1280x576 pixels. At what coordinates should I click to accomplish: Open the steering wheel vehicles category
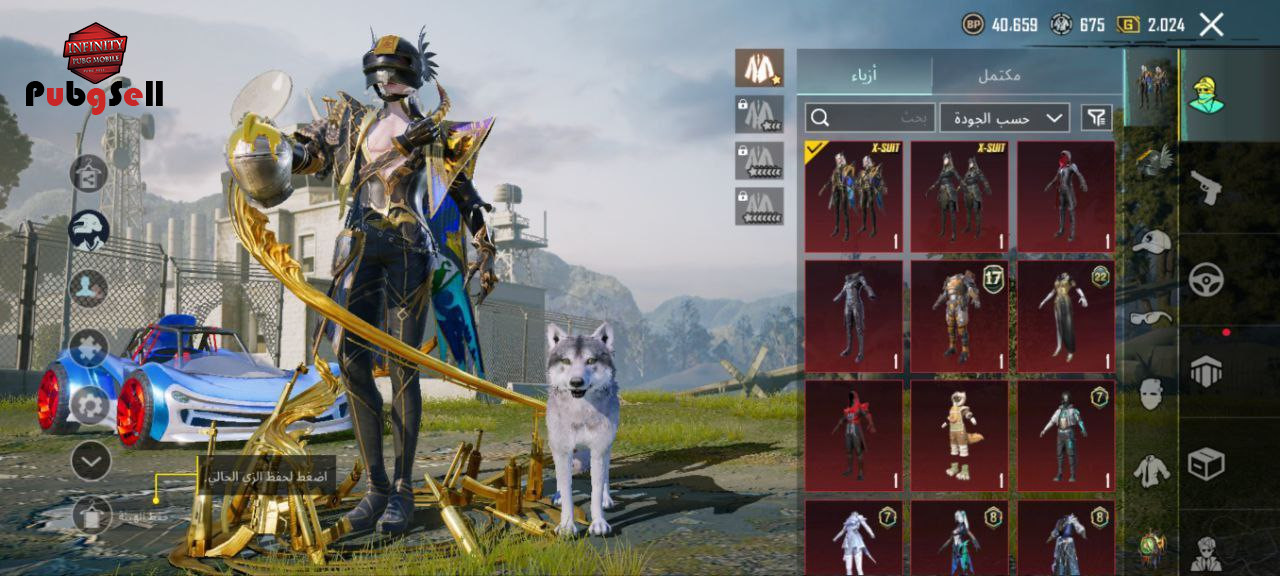pos(1206,279)
